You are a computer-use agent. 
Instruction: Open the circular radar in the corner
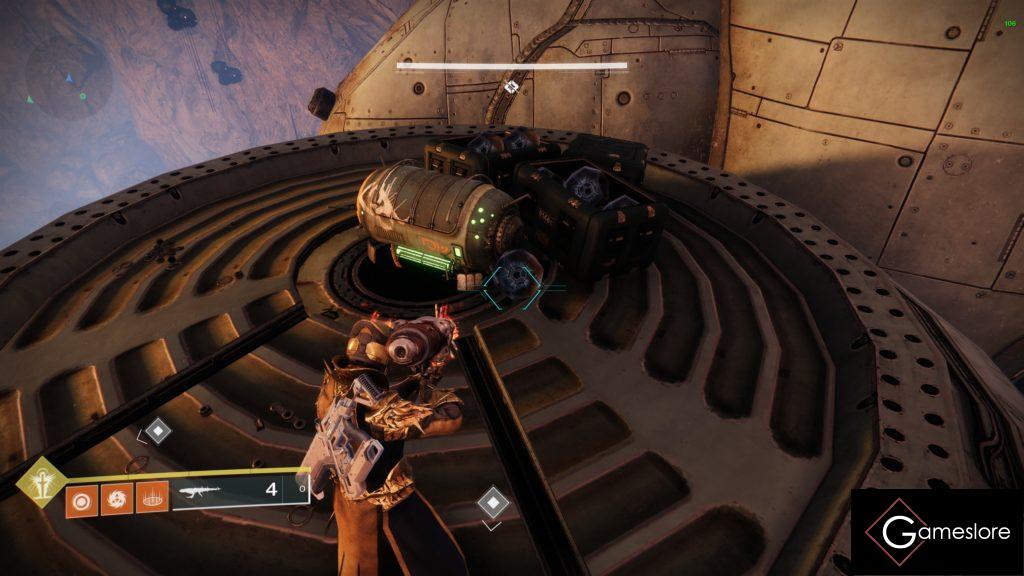(x=68, y=77)
